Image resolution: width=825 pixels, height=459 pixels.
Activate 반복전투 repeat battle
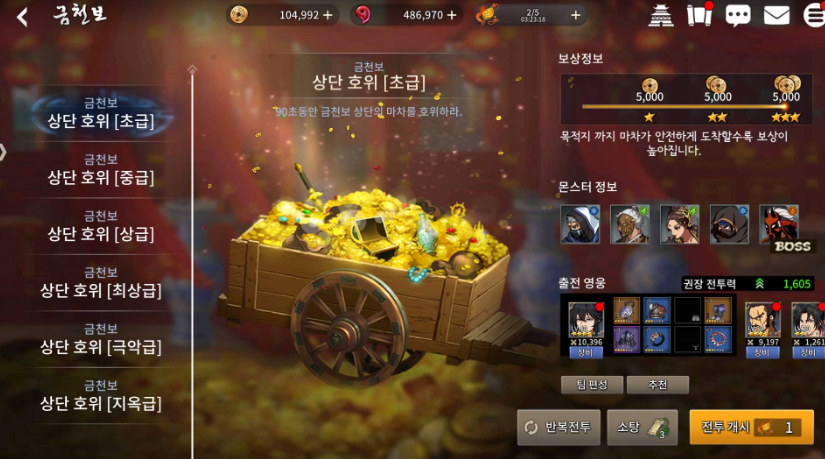click(x=558, y=427)
